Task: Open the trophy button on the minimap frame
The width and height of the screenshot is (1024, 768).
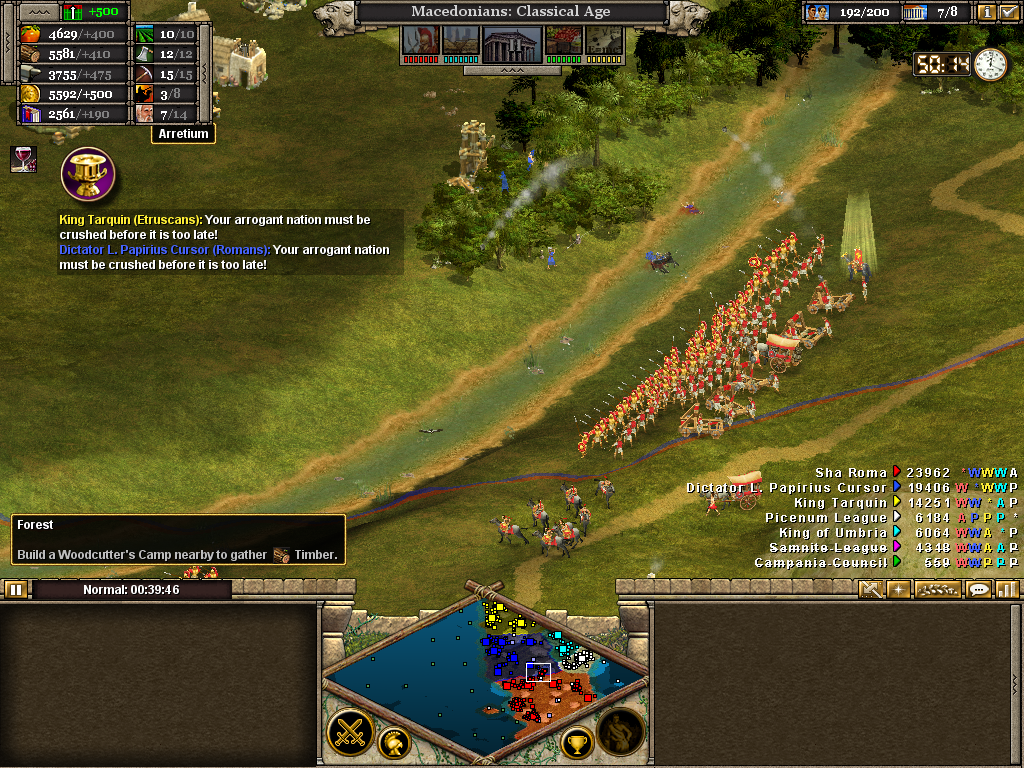Action: pos(577,743)
